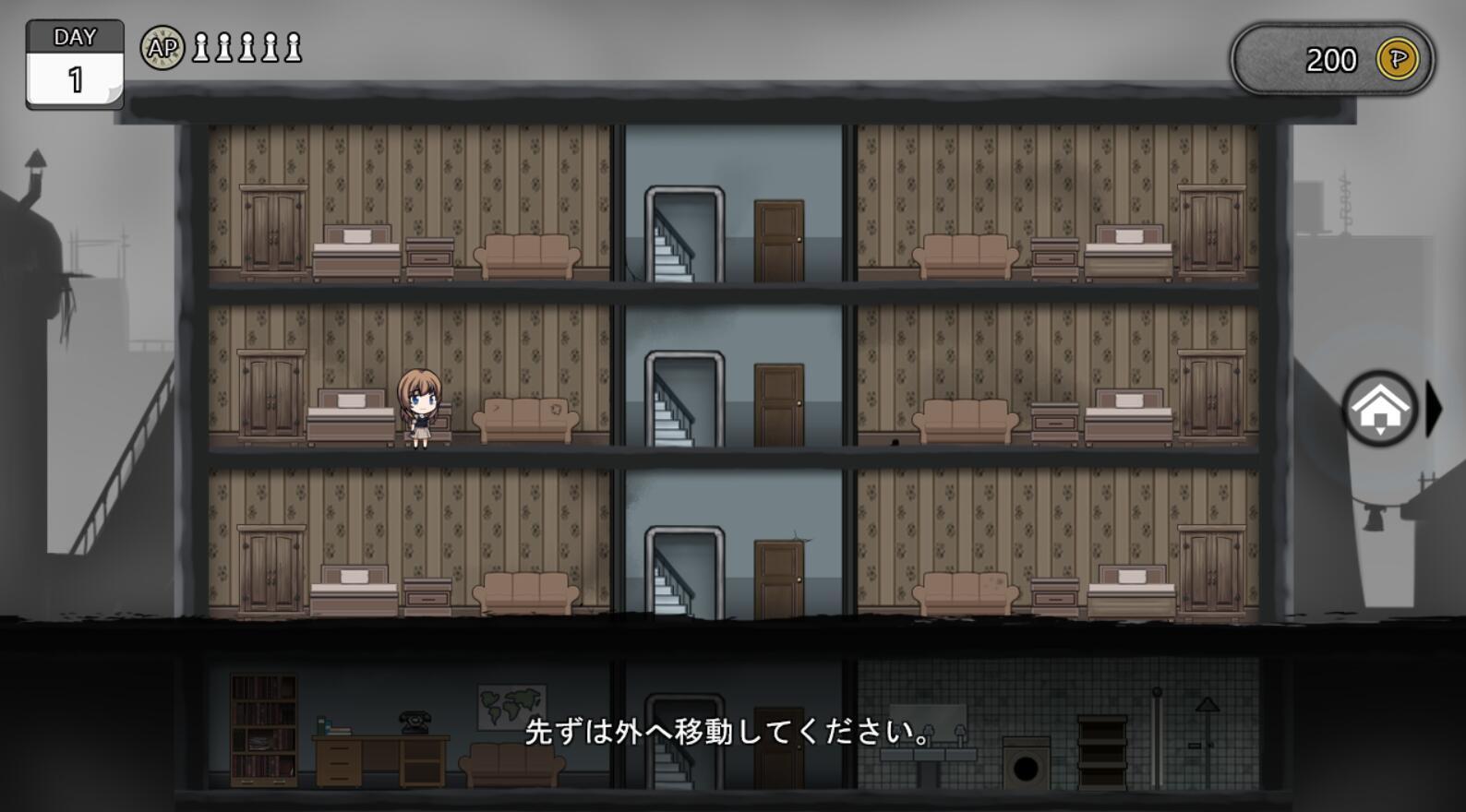Click the world map poster in the basement
1466x812 pixels.
[509, 705]
